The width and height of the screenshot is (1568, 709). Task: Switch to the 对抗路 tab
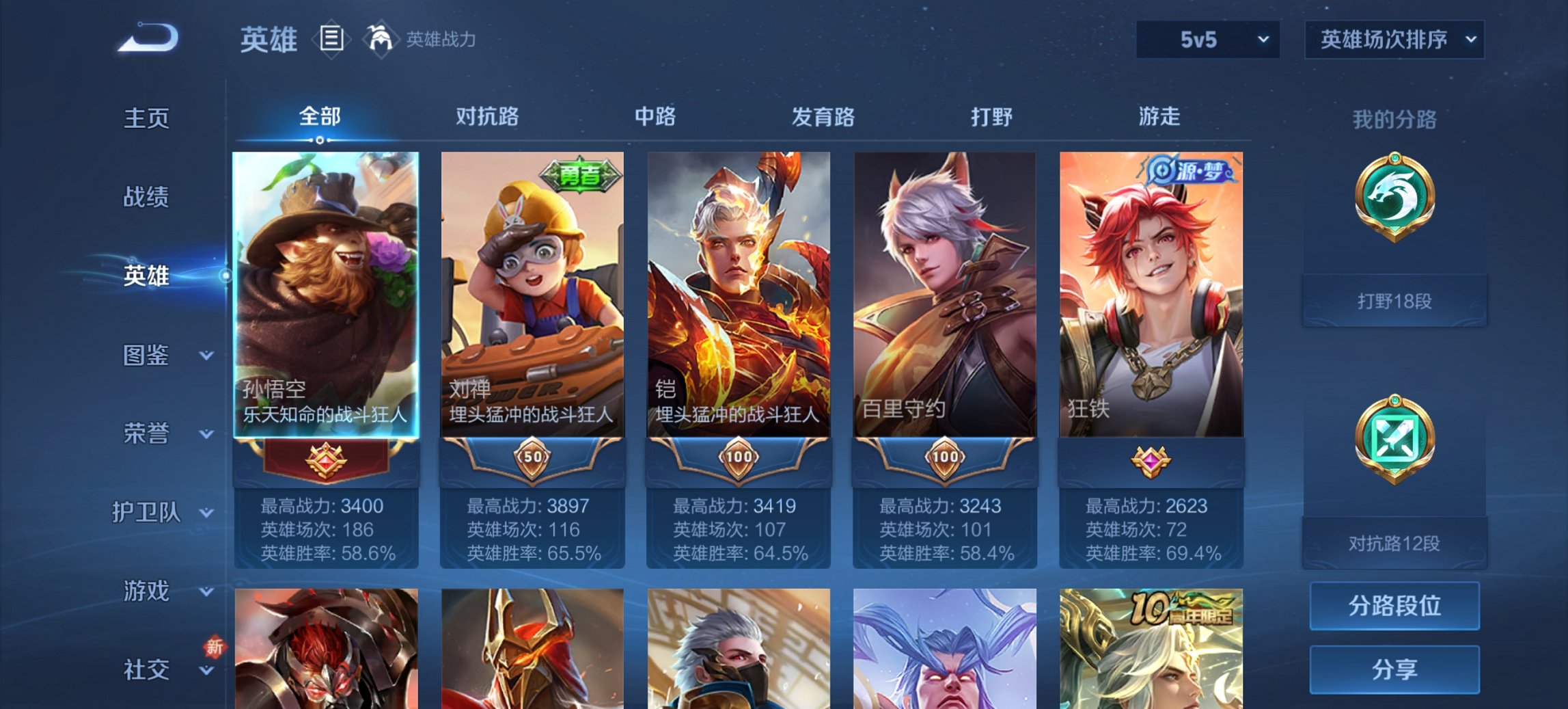click(x=487, y=117)
